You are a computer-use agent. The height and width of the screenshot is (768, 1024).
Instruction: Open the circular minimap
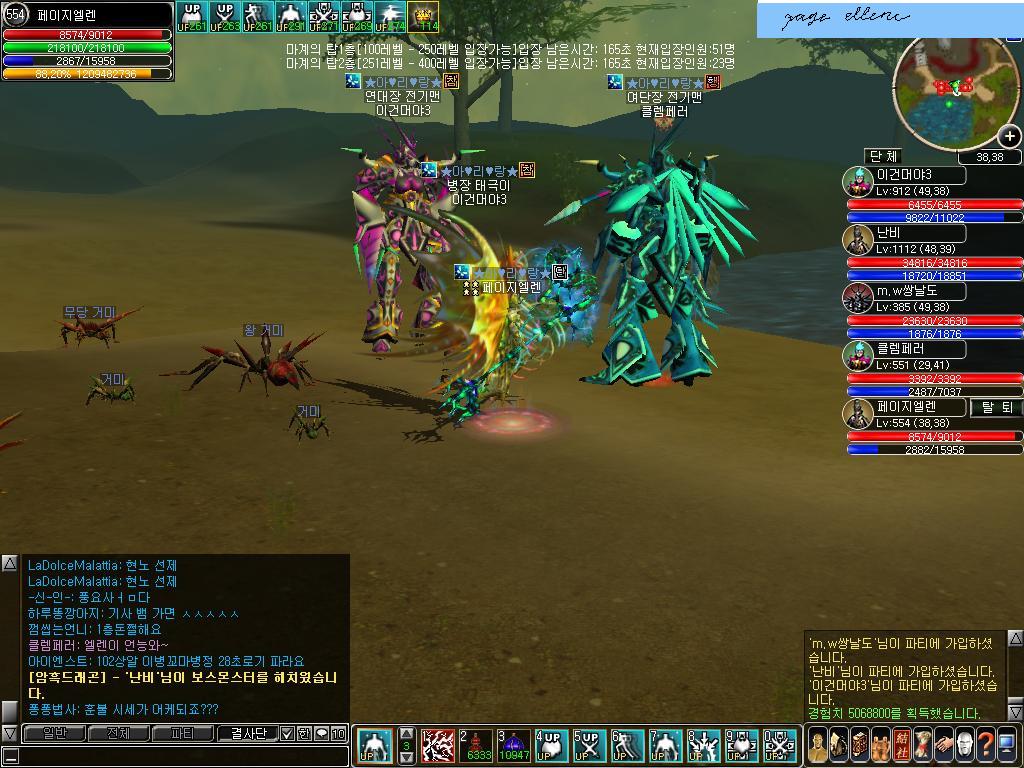[x=955, y=92]
